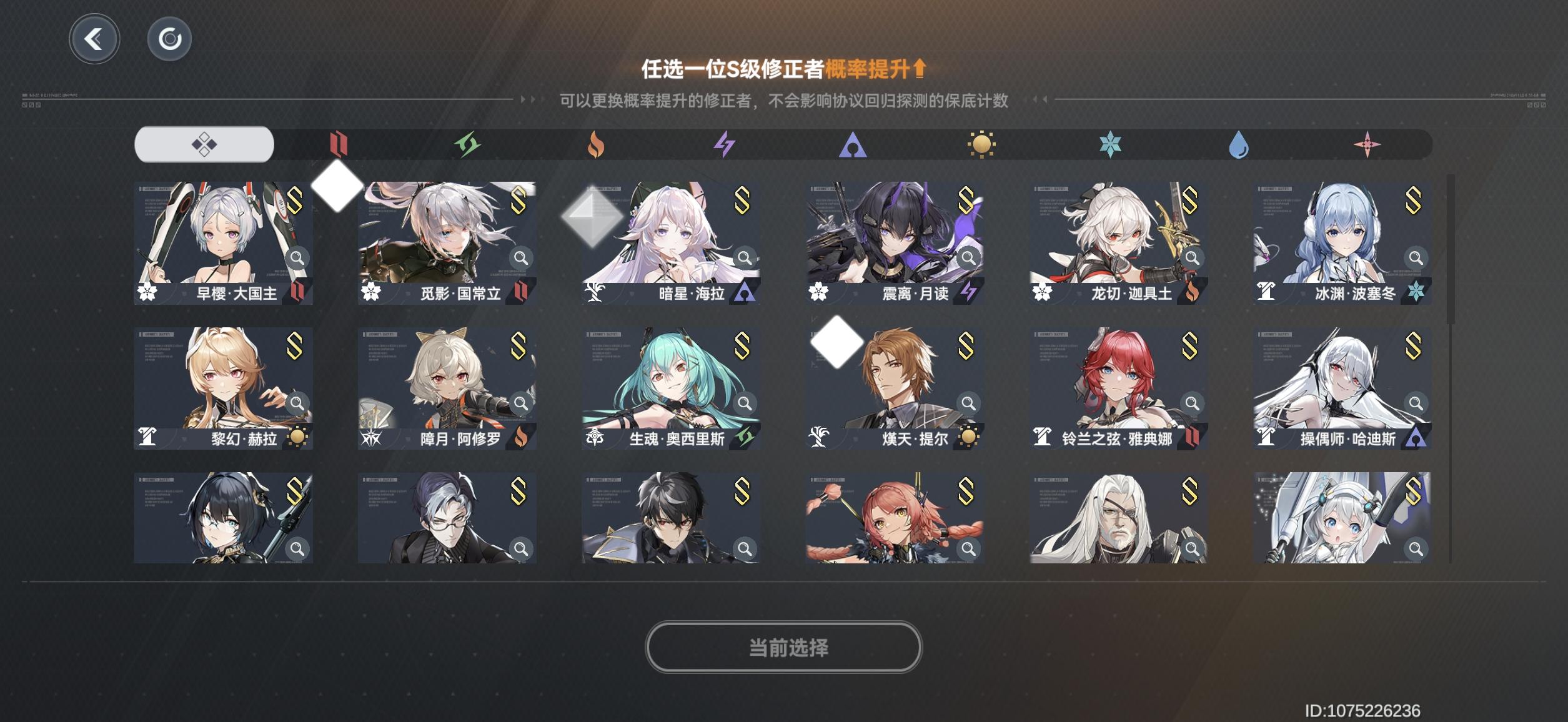Select the snowflake element filter
The height and width of the screenshot is (722, 1568).
coord(1113,144)
